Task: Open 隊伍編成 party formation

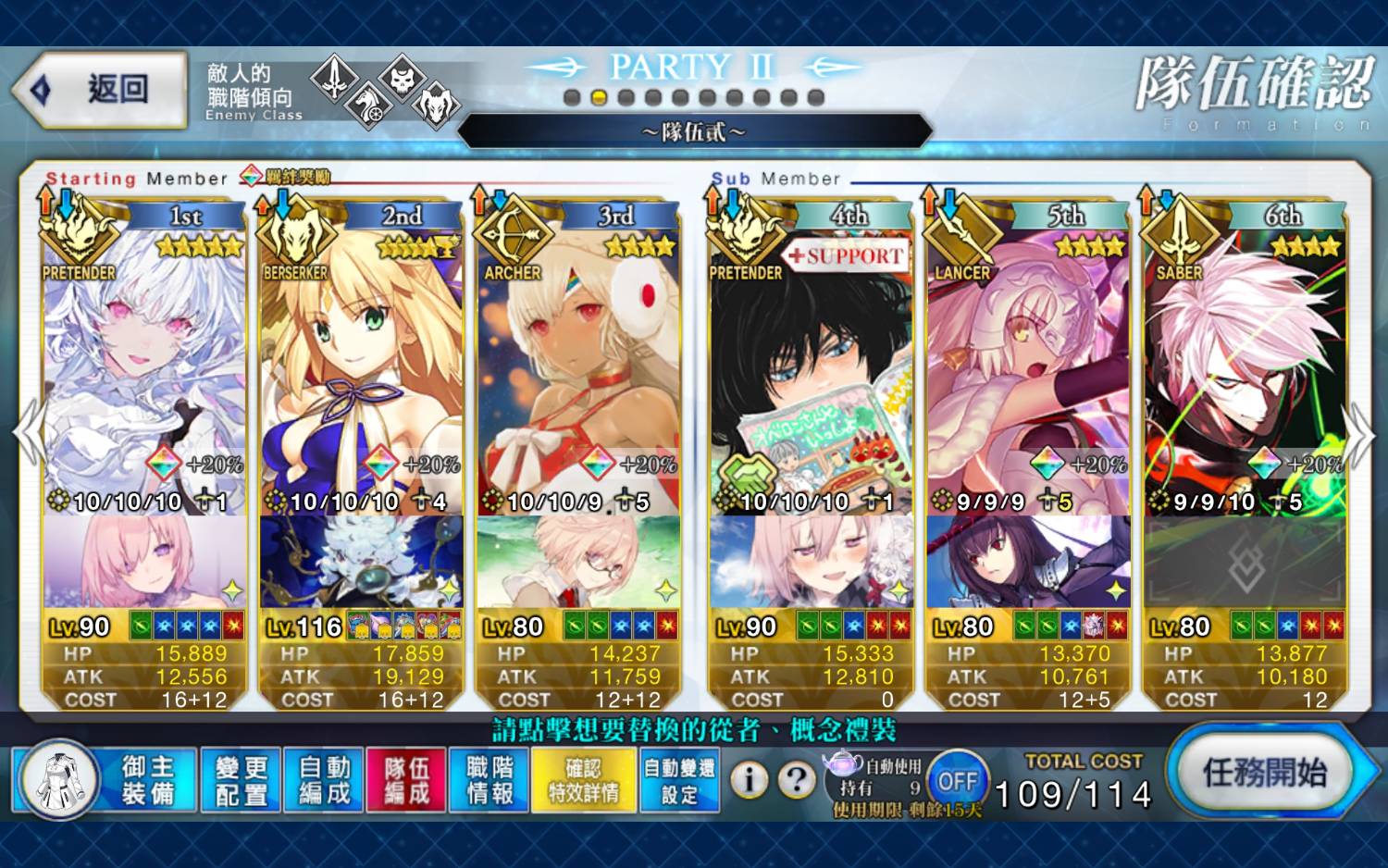Action: [x=406, y=779]
